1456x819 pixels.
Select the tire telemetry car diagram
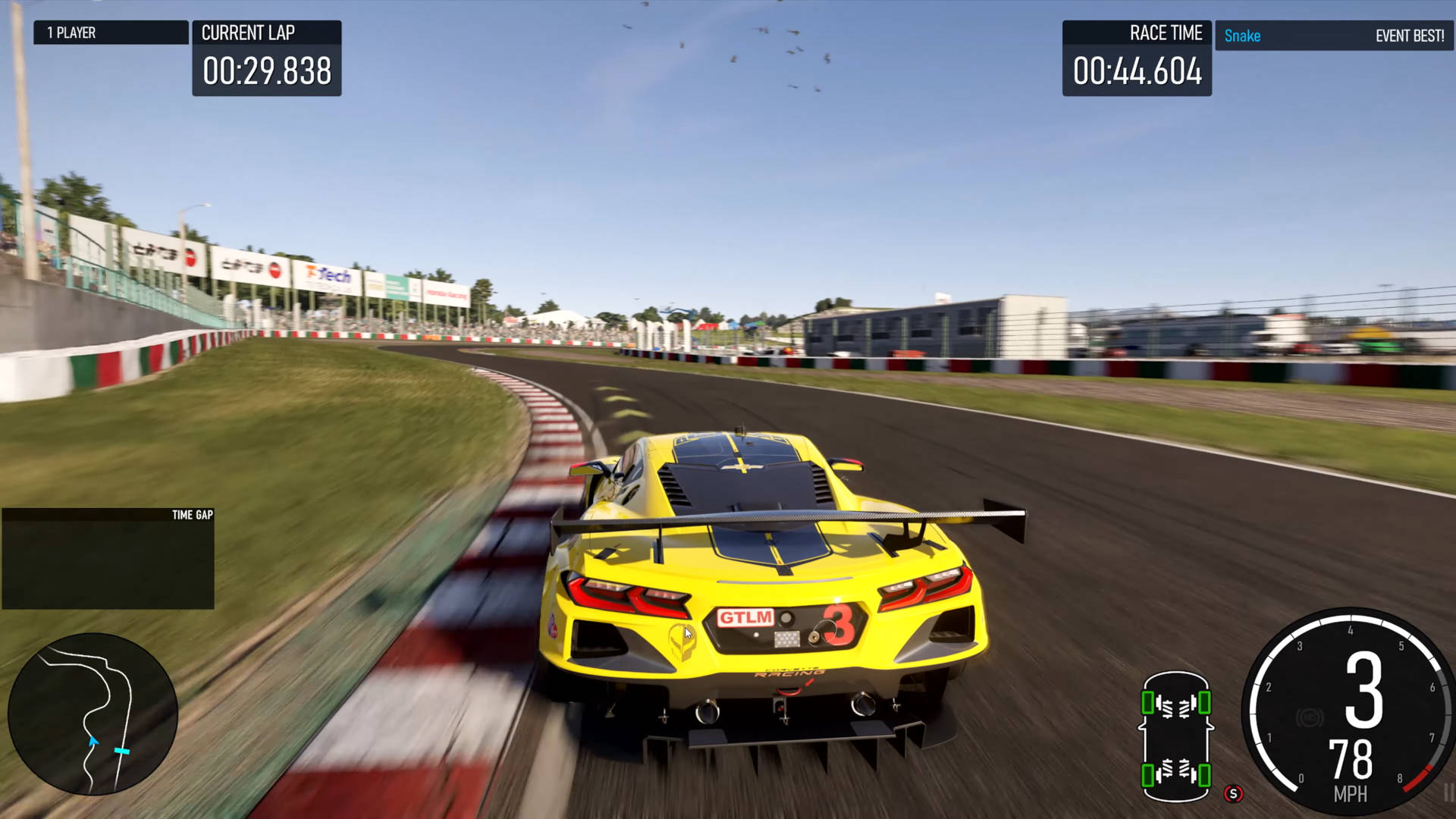click(x=1177, y=739)
